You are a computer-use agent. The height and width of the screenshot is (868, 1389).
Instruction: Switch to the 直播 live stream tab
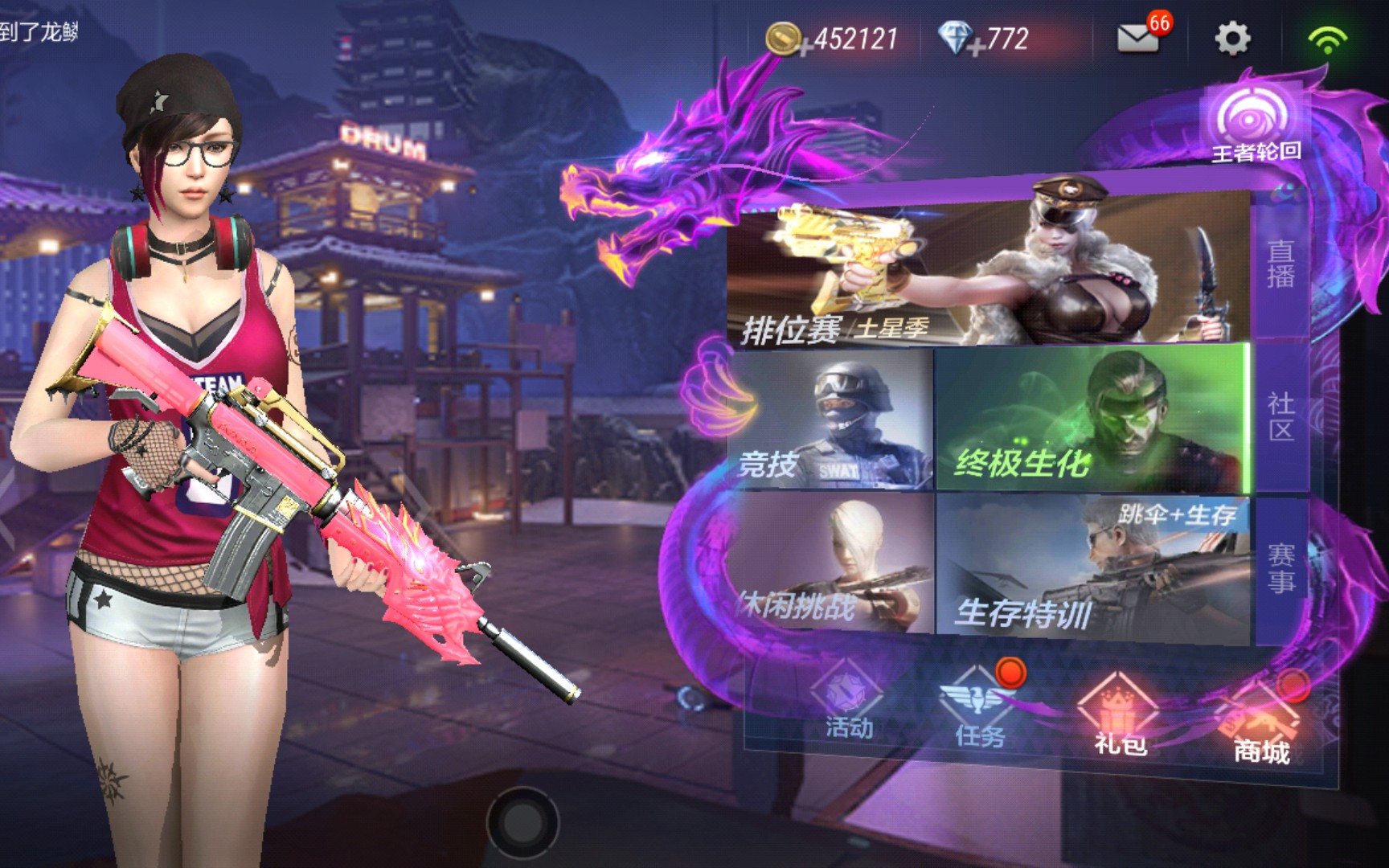point(1280,264)
